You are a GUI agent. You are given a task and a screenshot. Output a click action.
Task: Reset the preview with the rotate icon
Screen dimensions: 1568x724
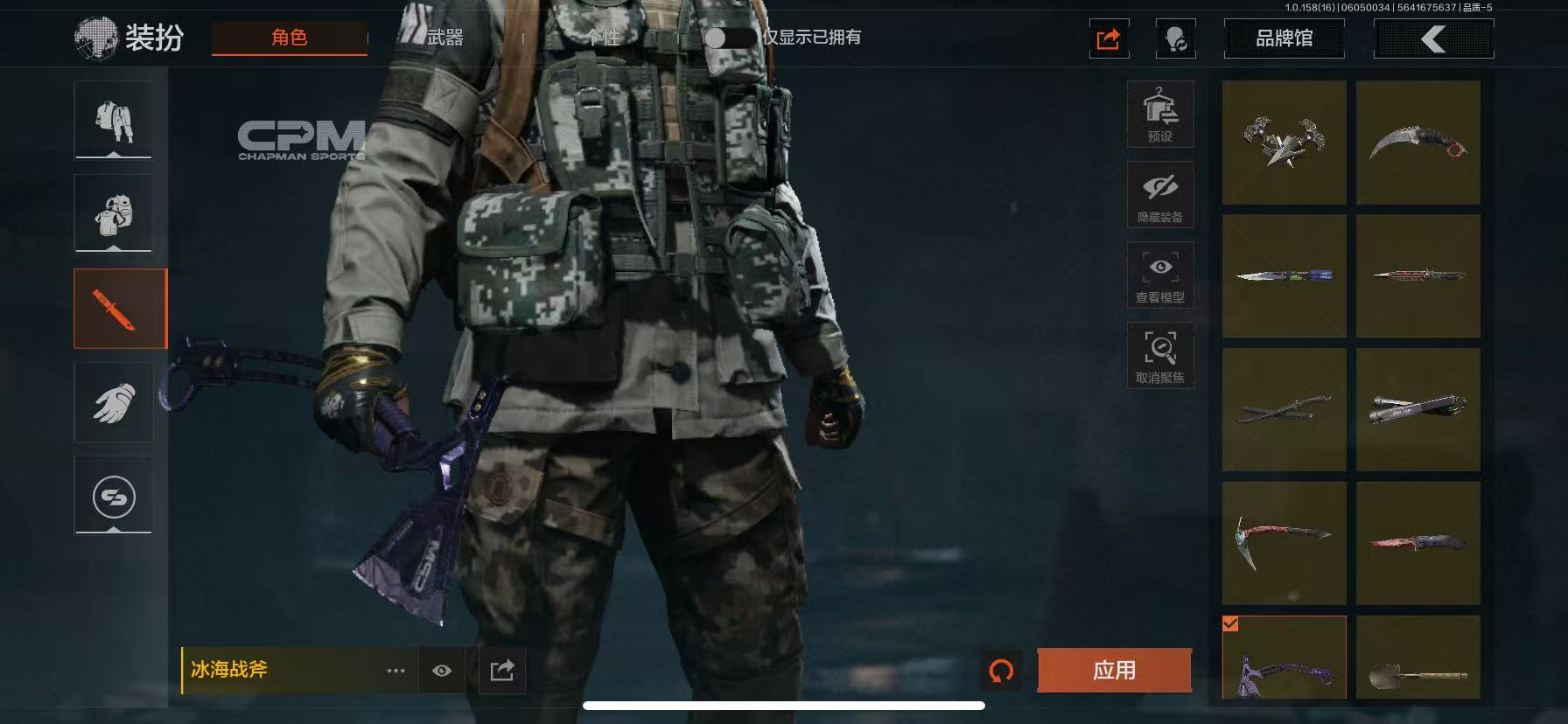[1001, 671]
